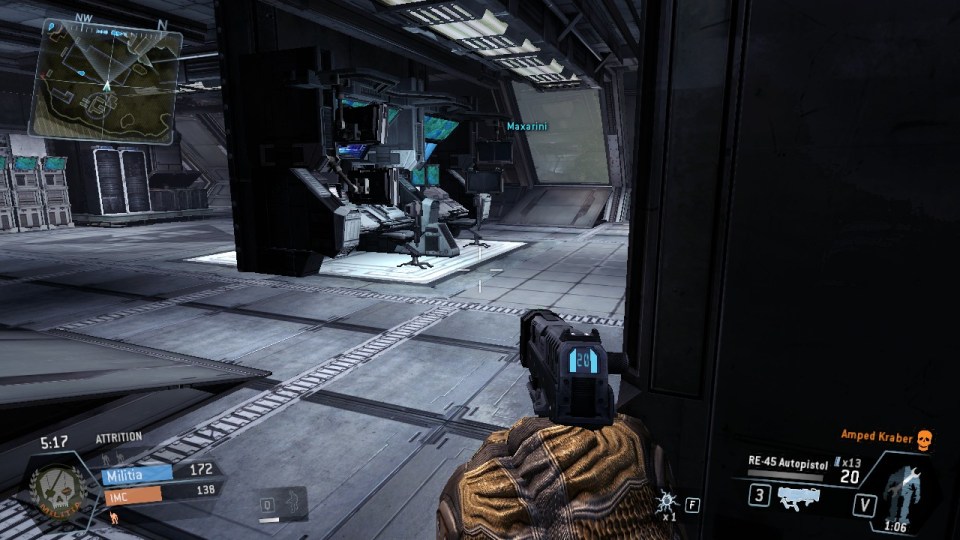Select the arc grenade ordnance icon

tap(665, 501)
